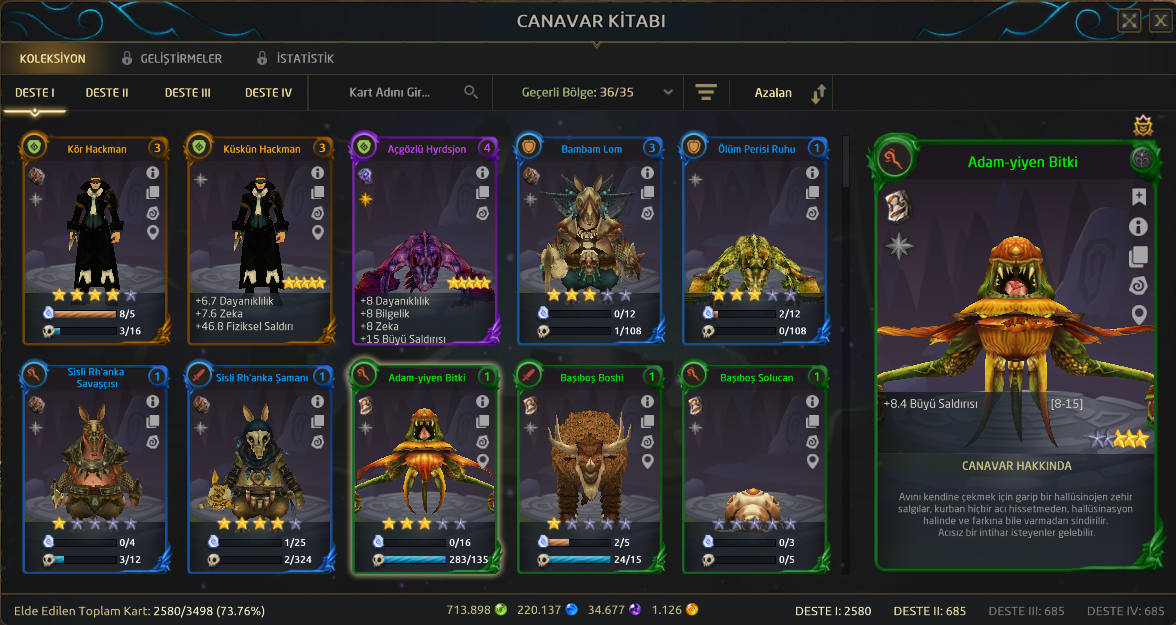Open the filter options icon
The width and height of the screenshot is (1176, 625).
pyautogui.click(x=707, y=93)
